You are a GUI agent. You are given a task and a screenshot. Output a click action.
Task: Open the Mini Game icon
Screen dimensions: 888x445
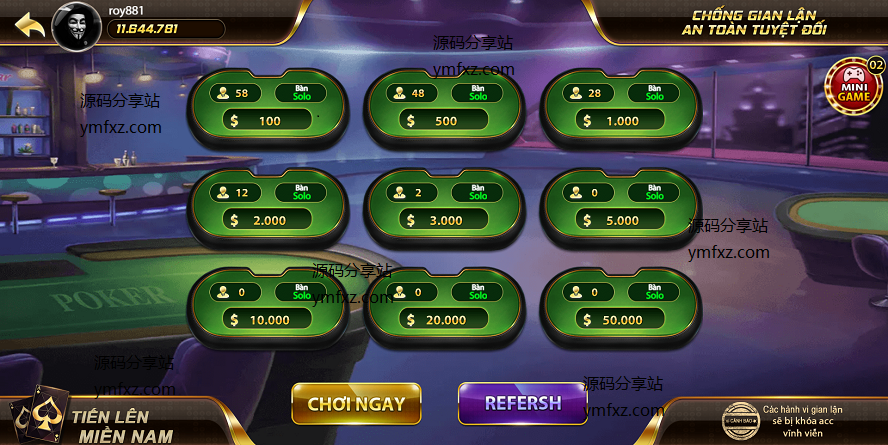point(853,87)
